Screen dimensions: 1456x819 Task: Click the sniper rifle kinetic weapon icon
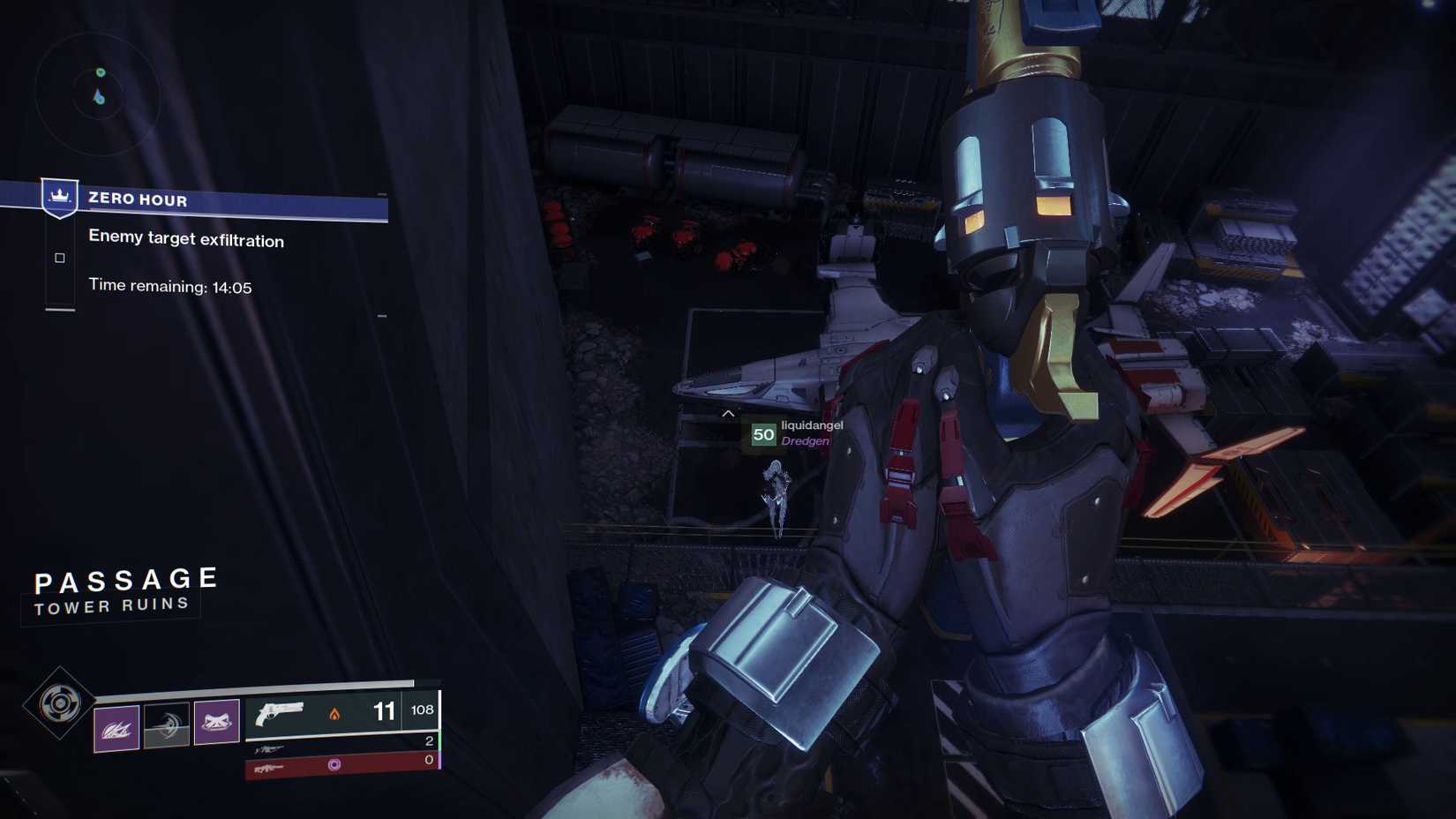click(270, 748)
